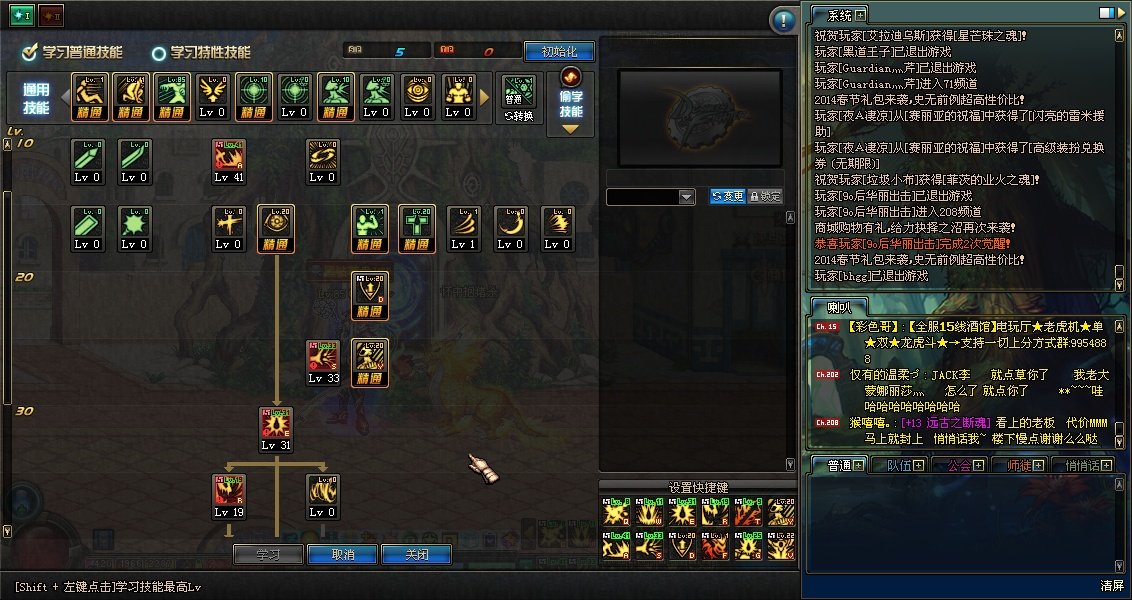Choose the 学习特性技能 option
Screen dimensions: 1132x600
[201, 52]
